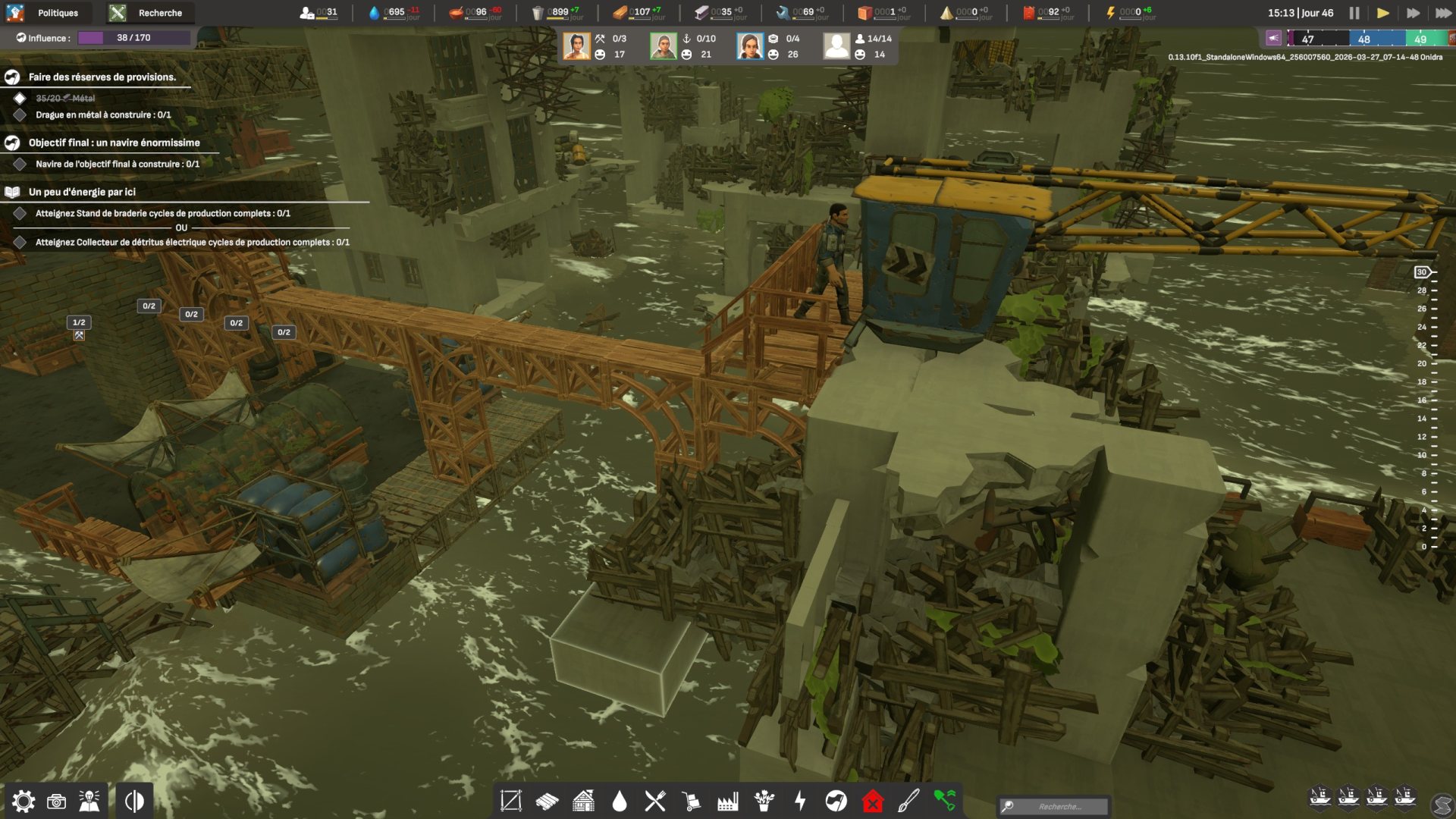Select the housing build category
Screen dimensions: 1456x819
point(583,801)
